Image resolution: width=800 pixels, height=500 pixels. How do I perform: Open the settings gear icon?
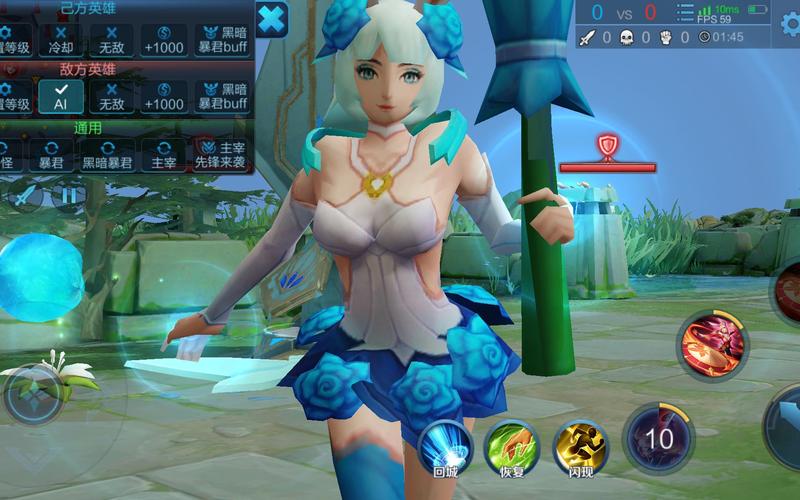click(790, 22)
